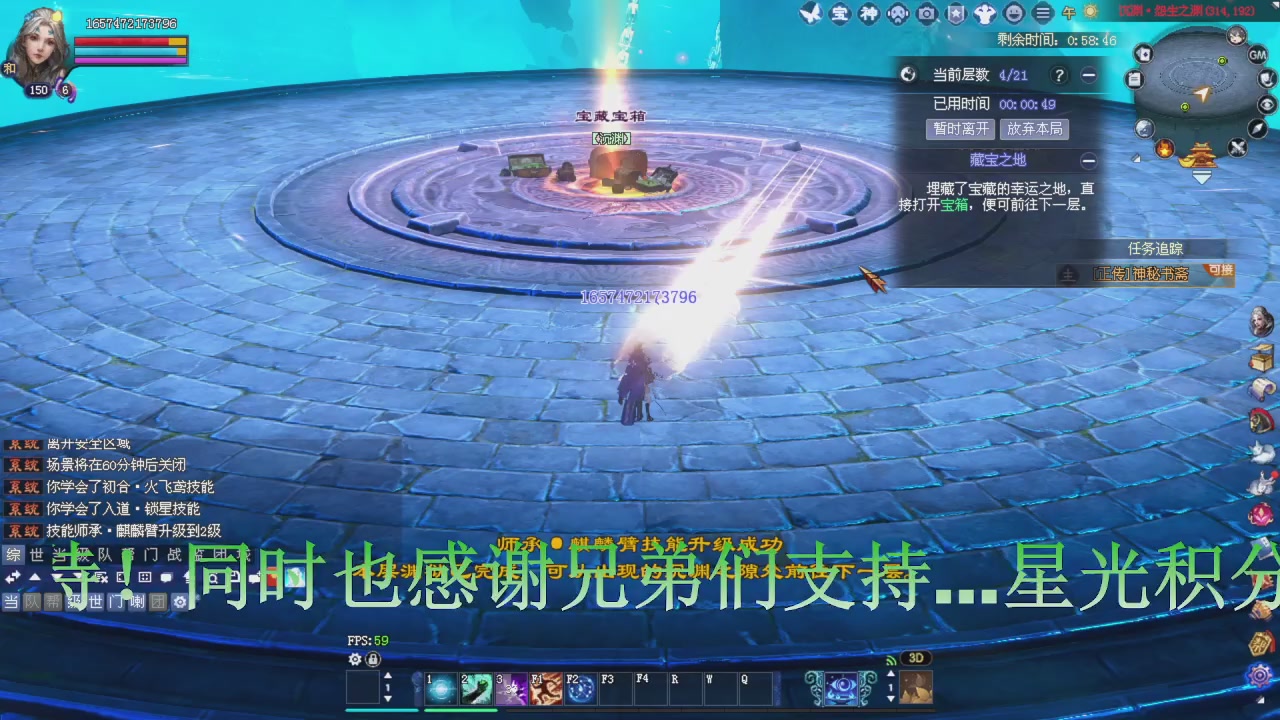The width and height of the screenshot is (1280, 720).
Task: Click the hotbar settings gear icon
Action: [353, 659]
